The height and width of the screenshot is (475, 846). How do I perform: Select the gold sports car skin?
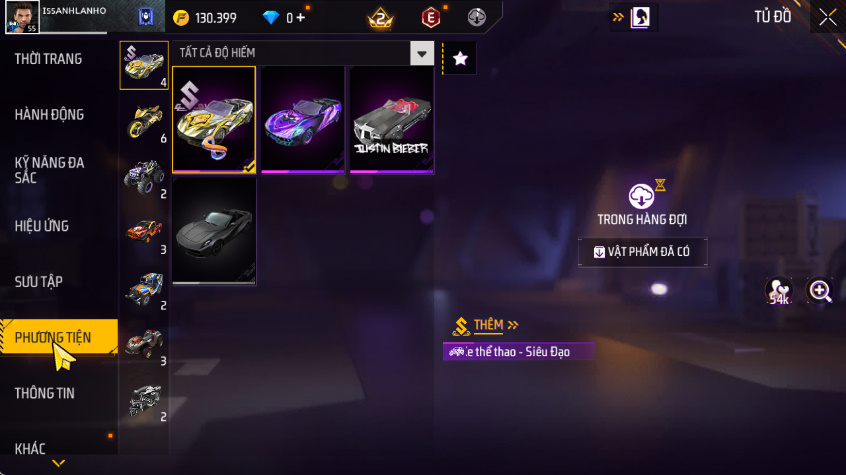coord(213,119)
